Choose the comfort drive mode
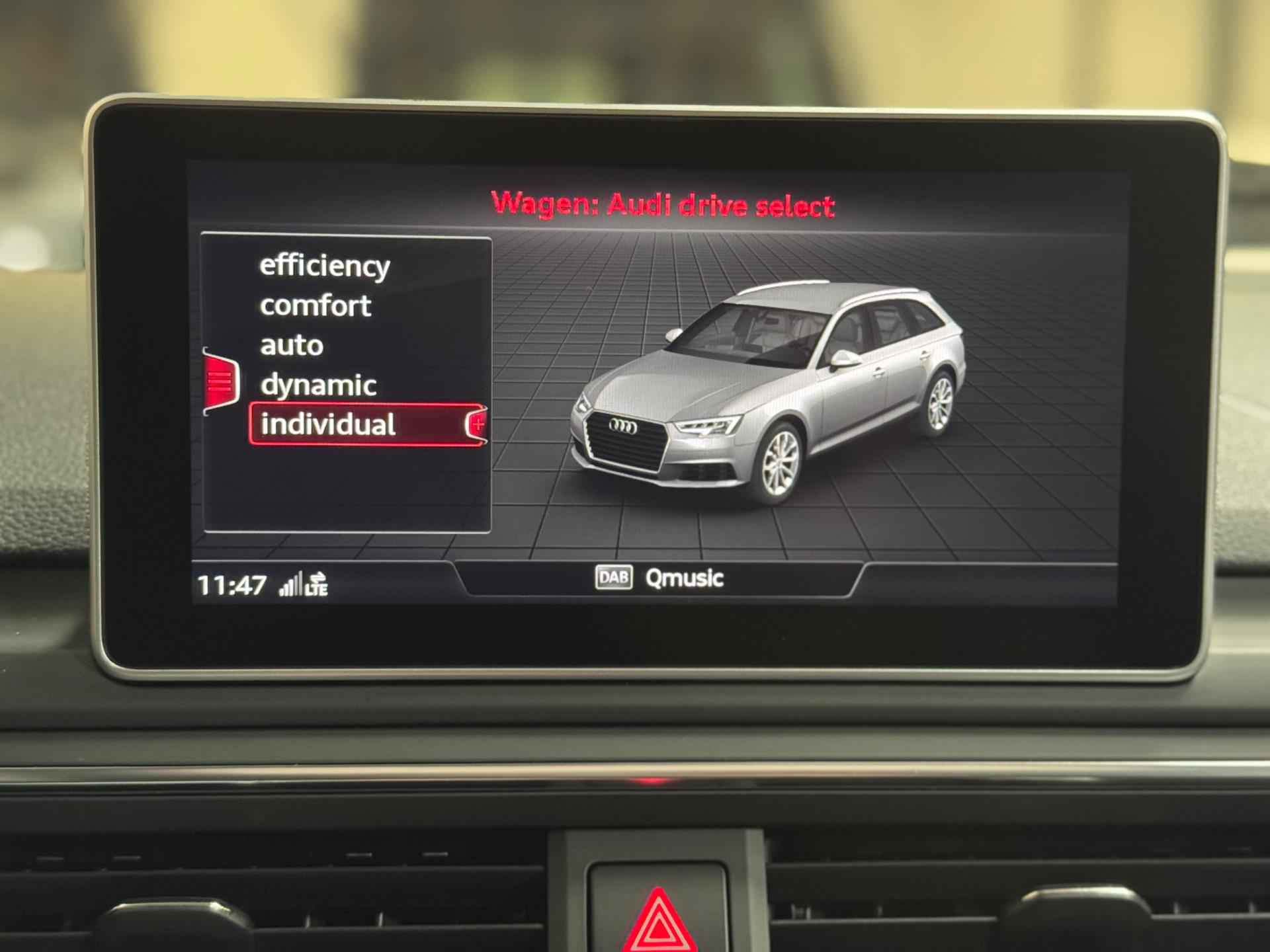 point(316,306)
